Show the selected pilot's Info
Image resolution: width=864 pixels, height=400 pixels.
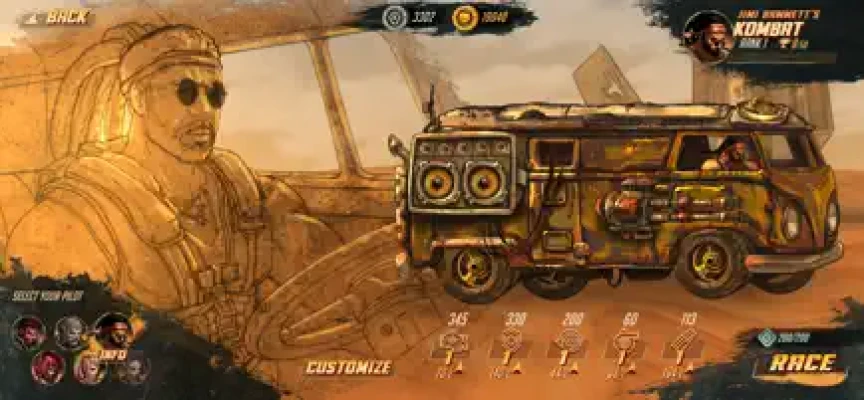[x=110, y=353]
